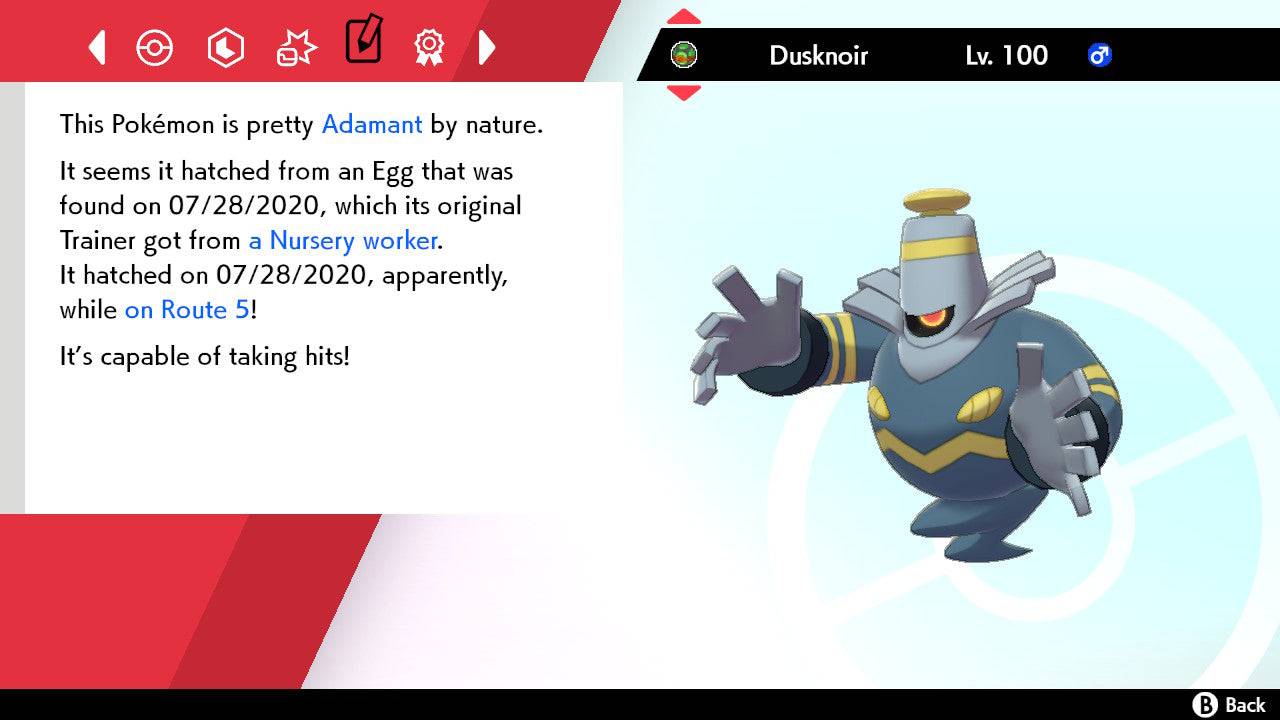
Task: Open the moves tab with the star icon
Action: (295, 47)
